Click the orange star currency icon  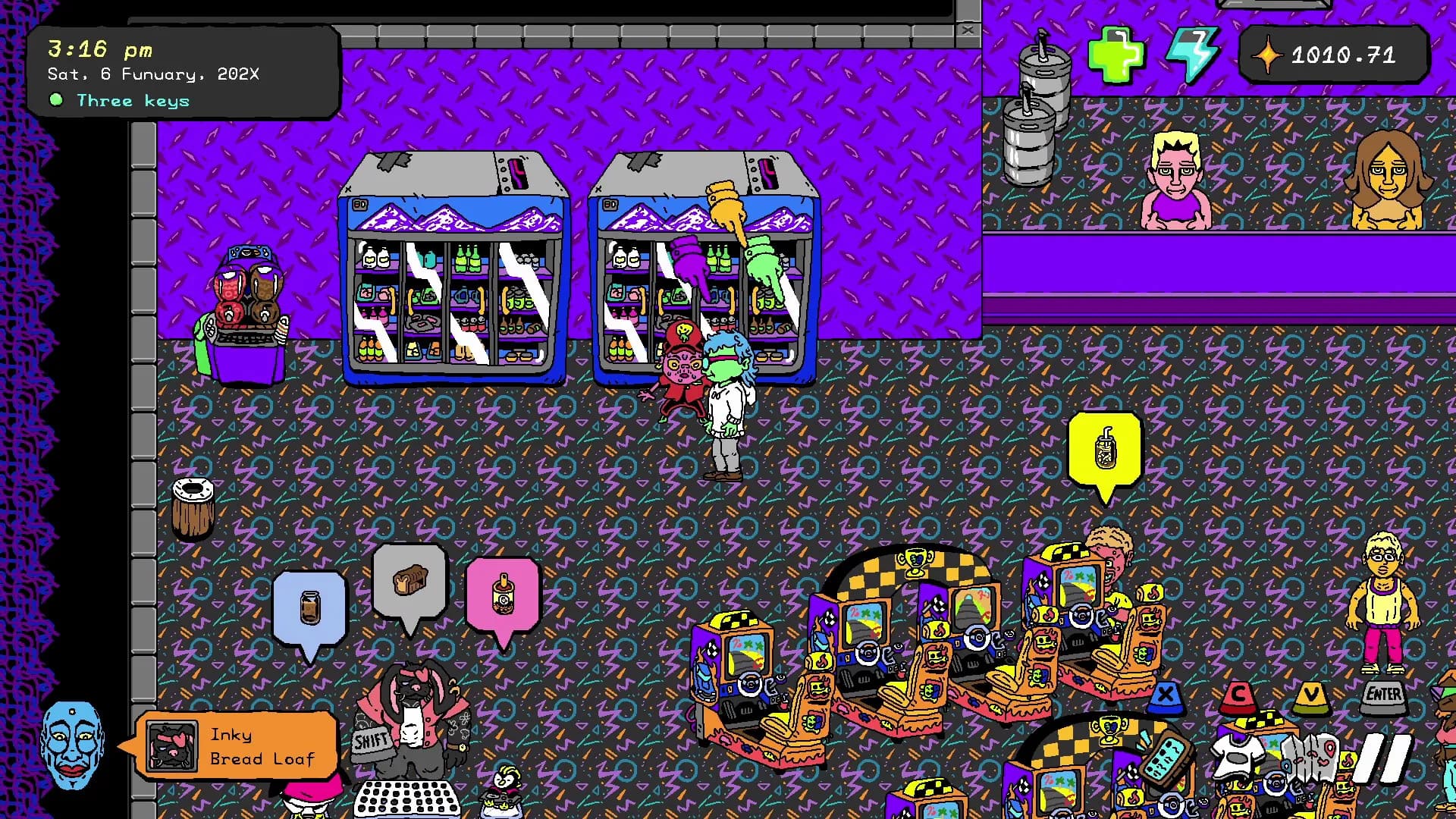(1267, 55)
